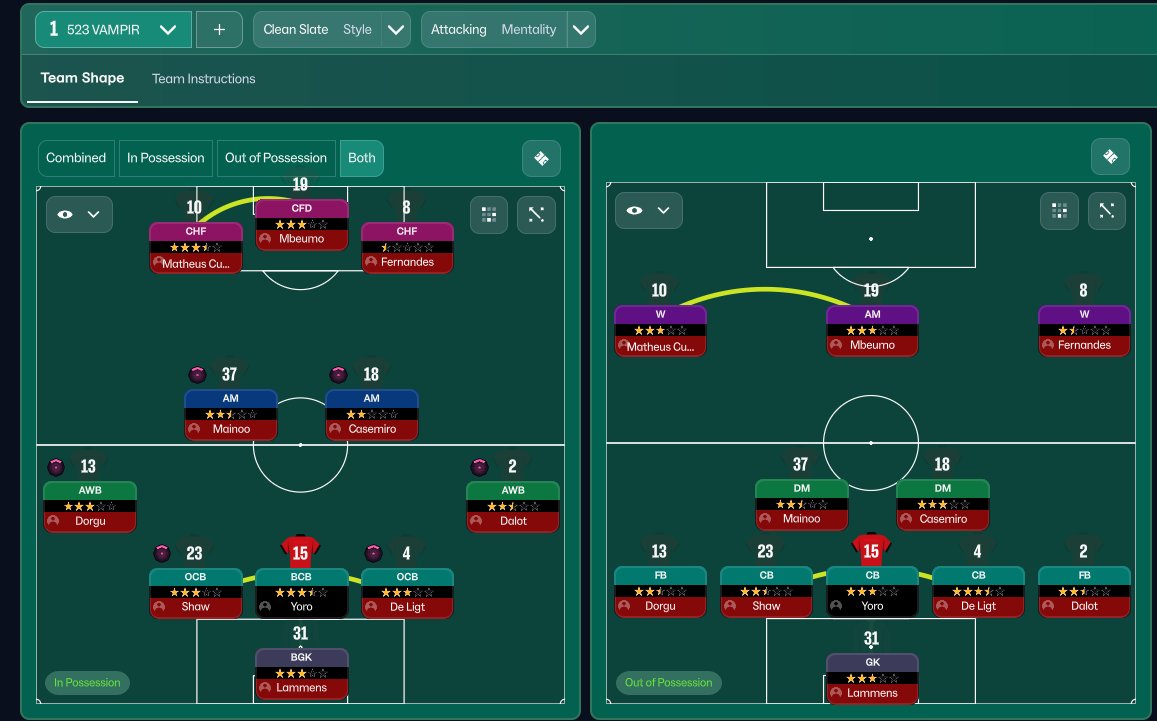This screenshot has height=721, width=1157.
Task: Select Casemiro's DM card out of possession
Action: pyautogui.click(x=943, y=505)
